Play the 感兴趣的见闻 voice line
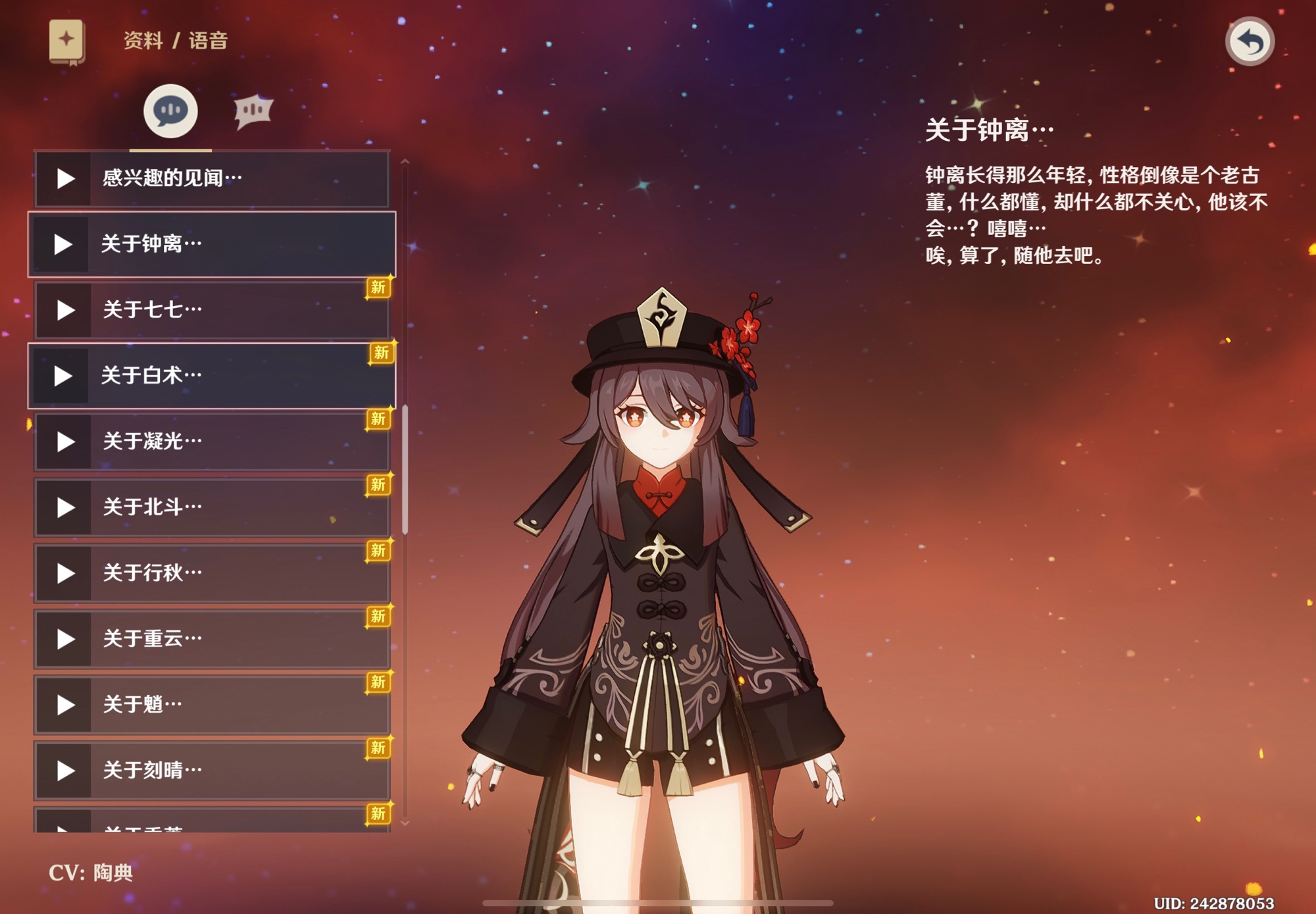Screen dimensions: 1316x914 [64, 178]
